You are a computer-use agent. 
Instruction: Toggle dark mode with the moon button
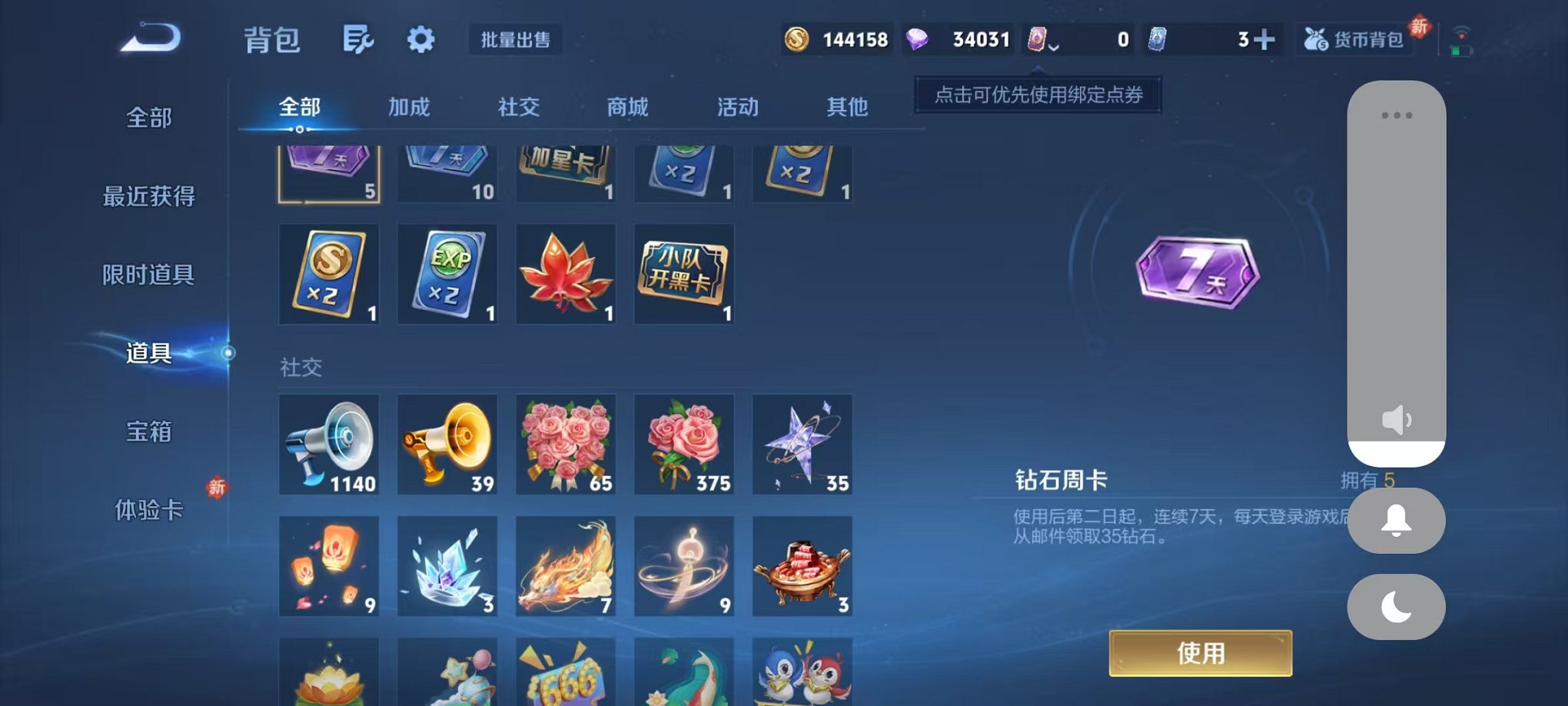pos(1394,607)
